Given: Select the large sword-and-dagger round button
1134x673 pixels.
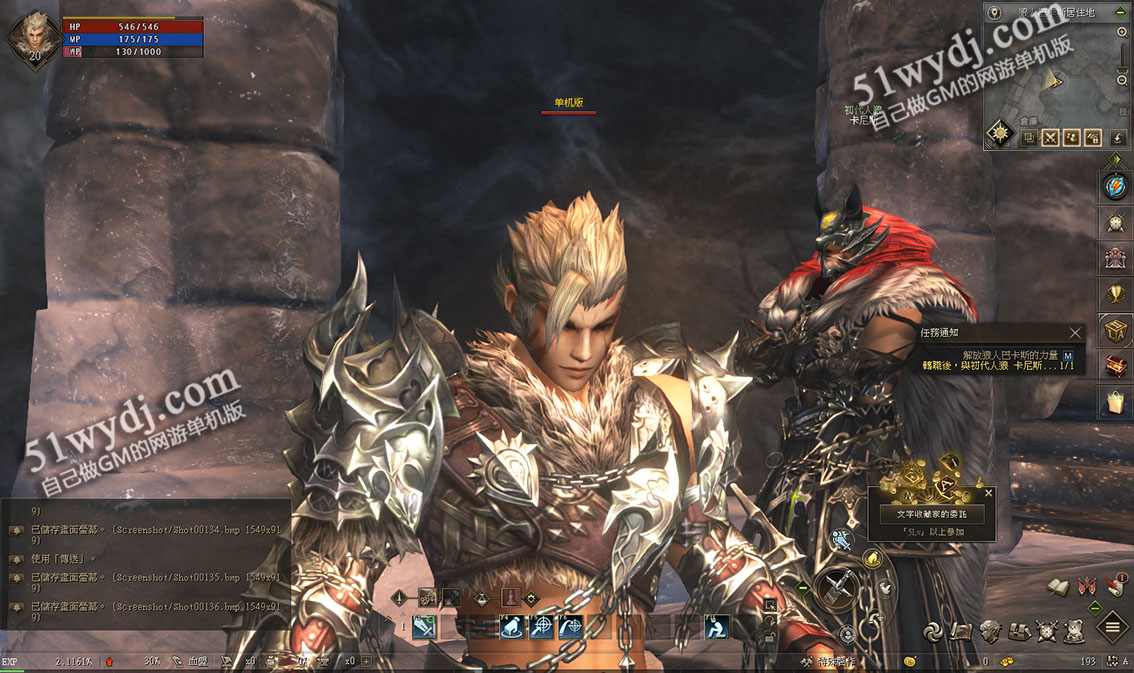Looking at the screenshot, I should (x=836, y=590).
